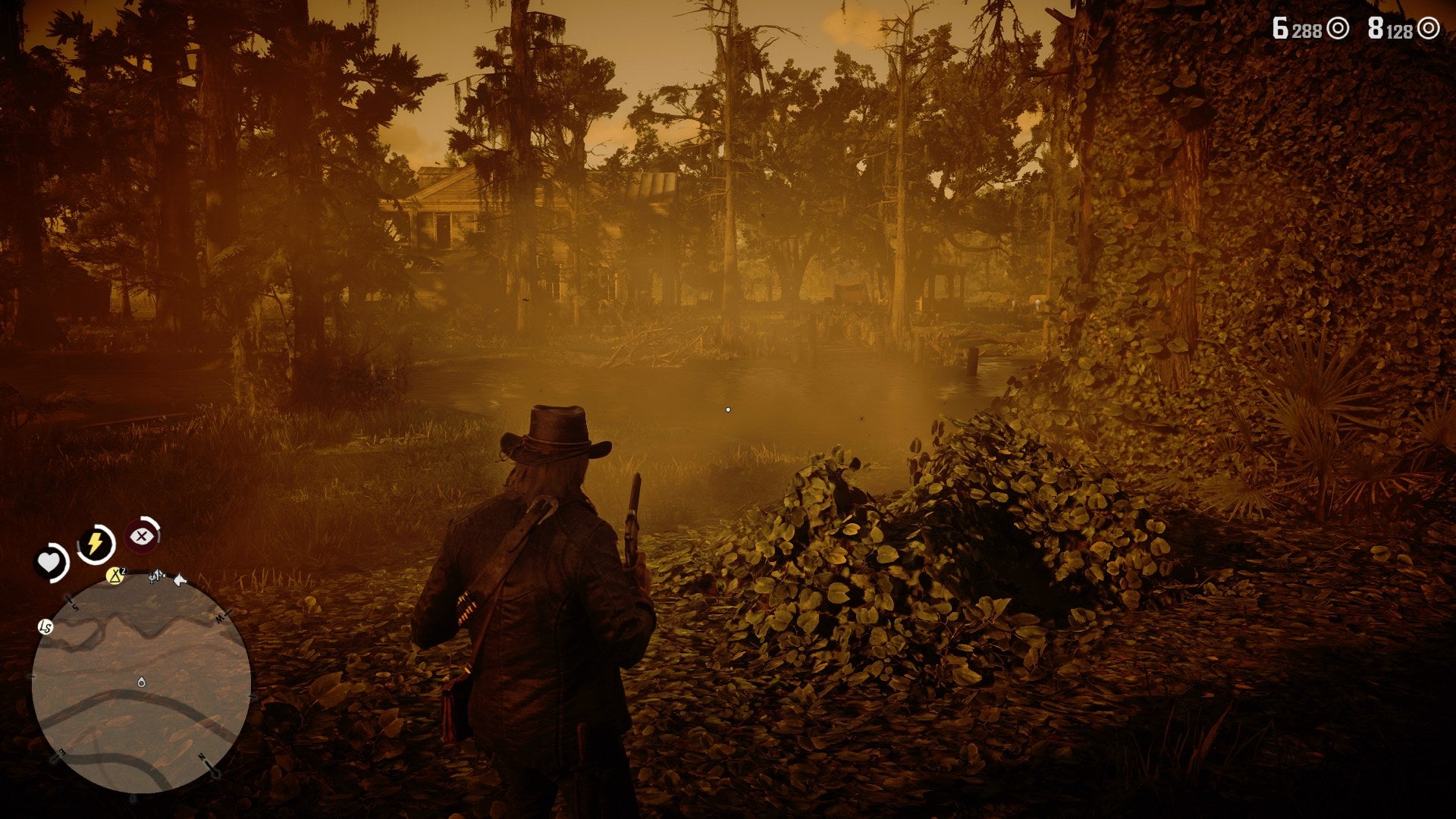Click the player position marker on minimap

(141, 682)
